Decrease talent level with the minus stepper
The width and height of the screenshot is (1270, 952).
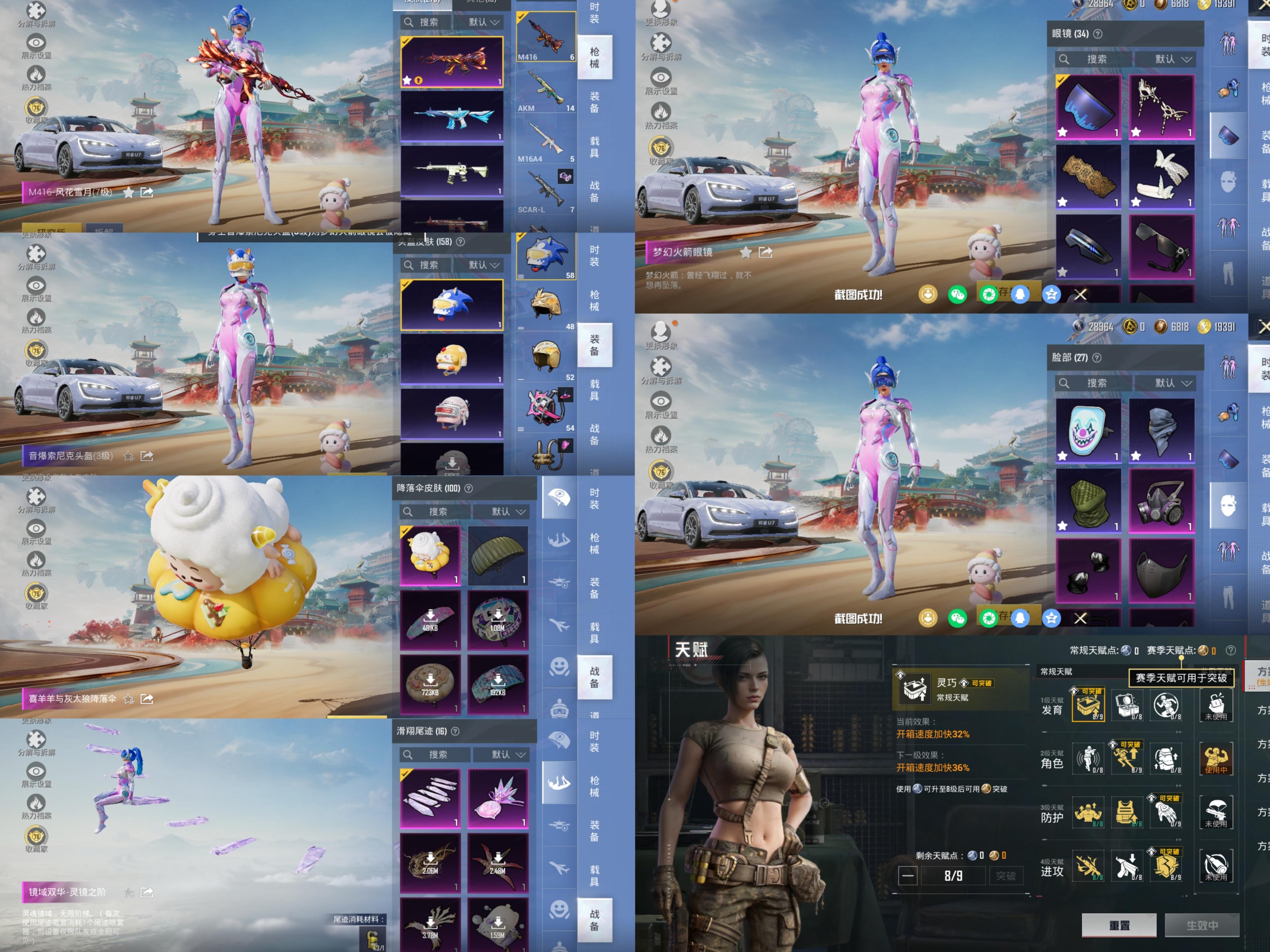pos(908,876)
